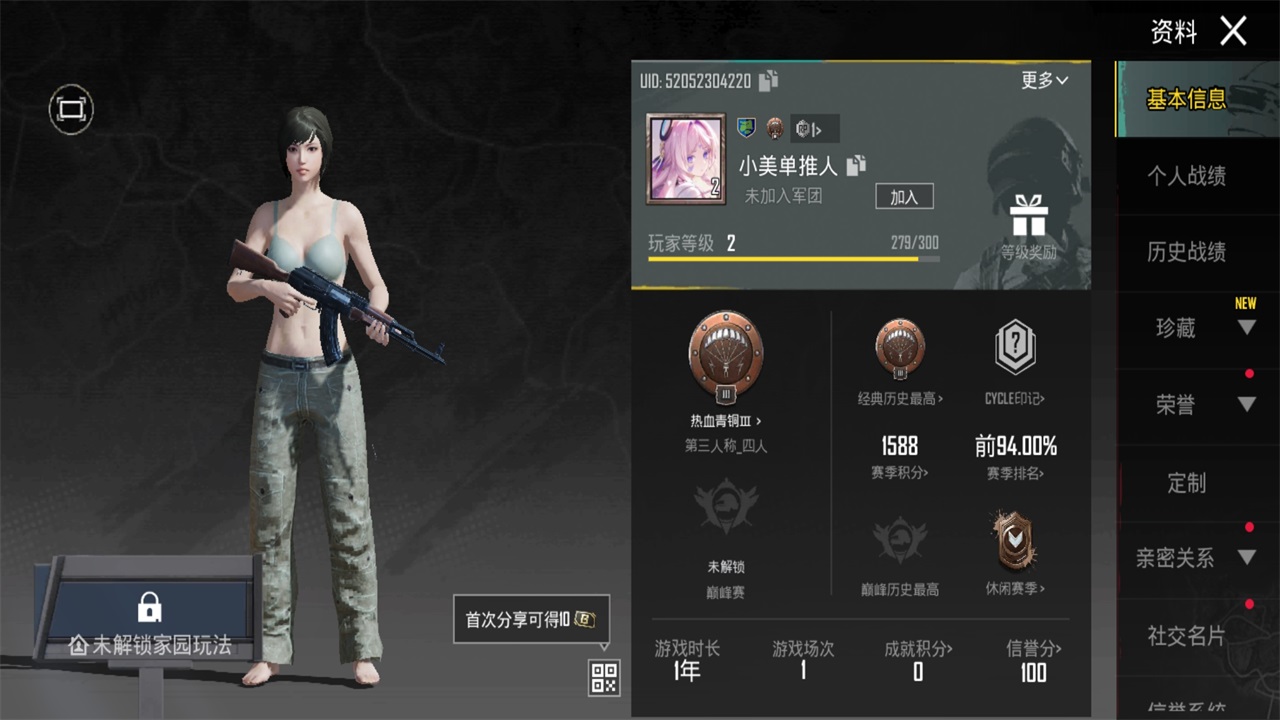Copy the UID using the copy icon
Viewport: 1280px width, 720px height.
tap(768, 82)
